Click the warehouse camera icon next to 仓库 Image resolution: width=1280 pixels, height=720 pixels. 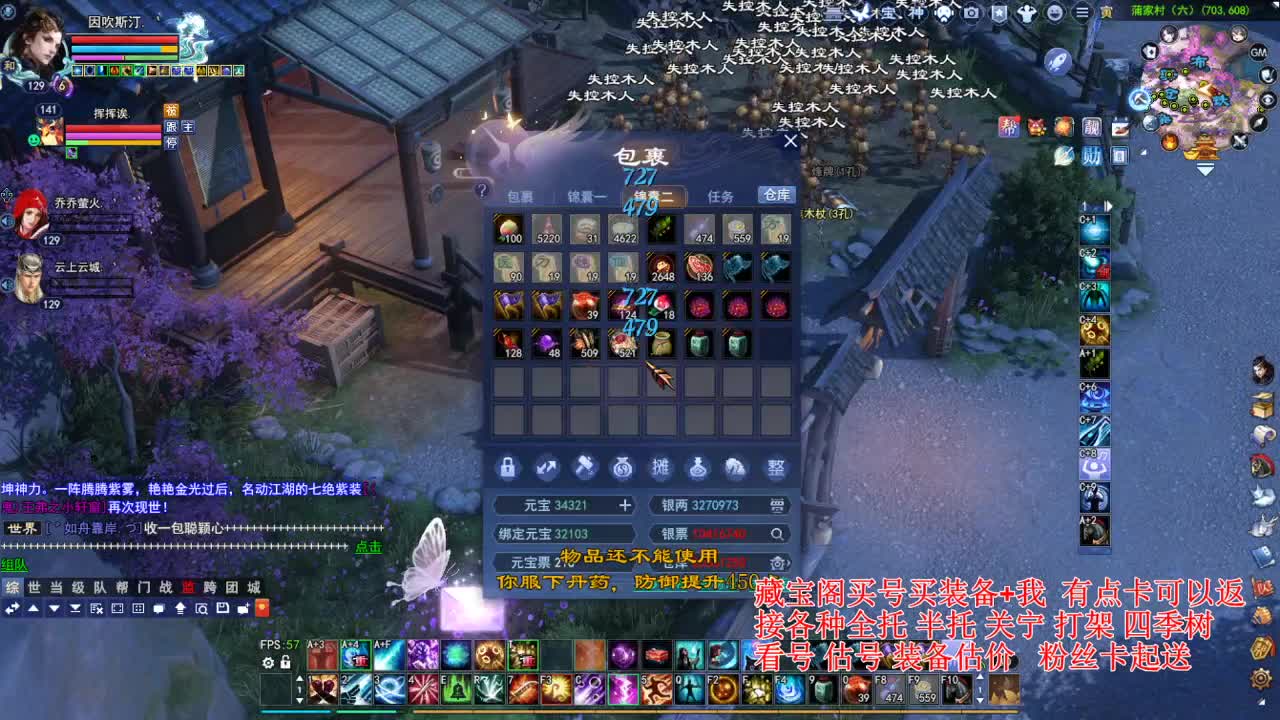click(778, 563)
